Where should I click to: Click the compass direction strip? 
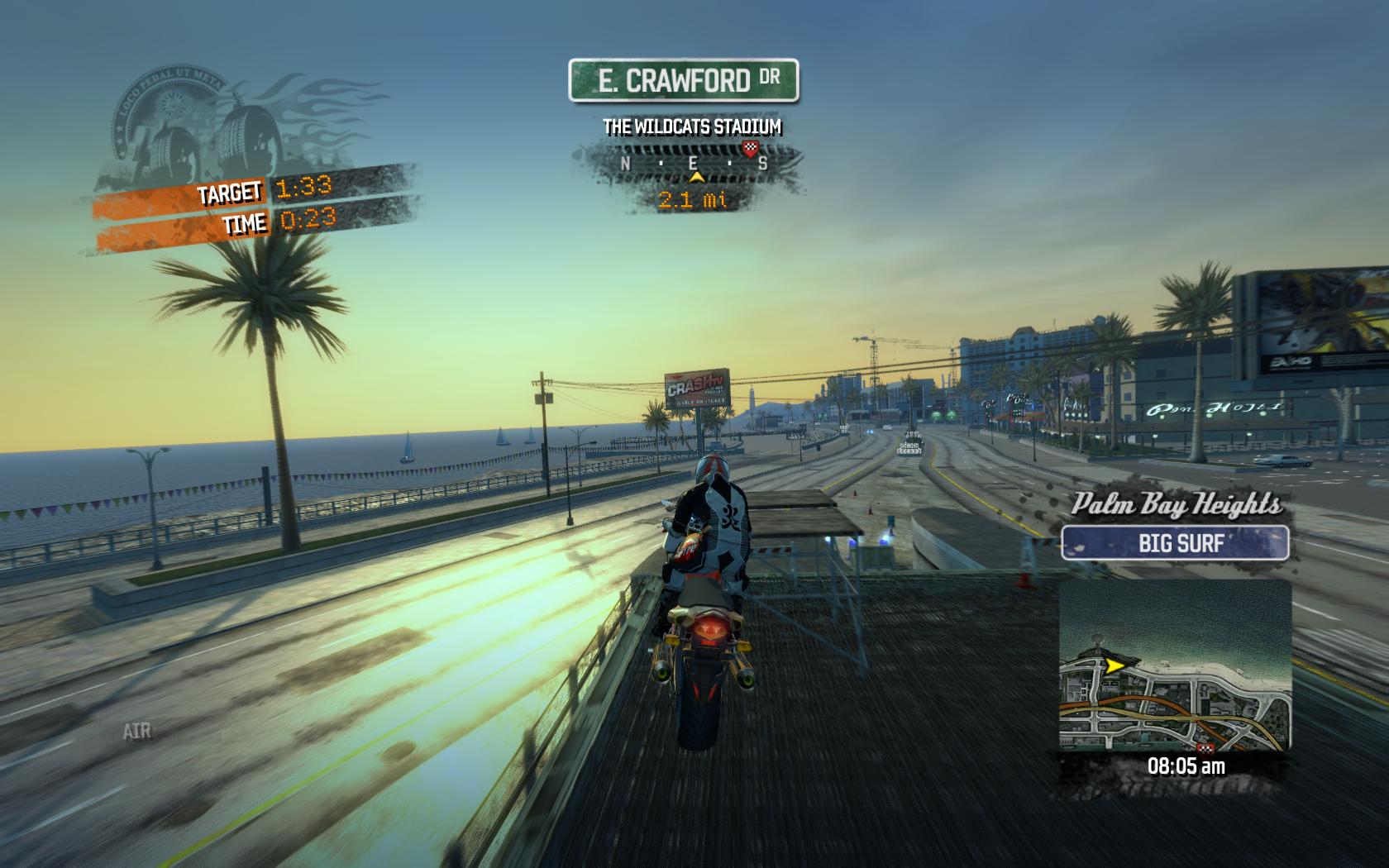[693, 164]
